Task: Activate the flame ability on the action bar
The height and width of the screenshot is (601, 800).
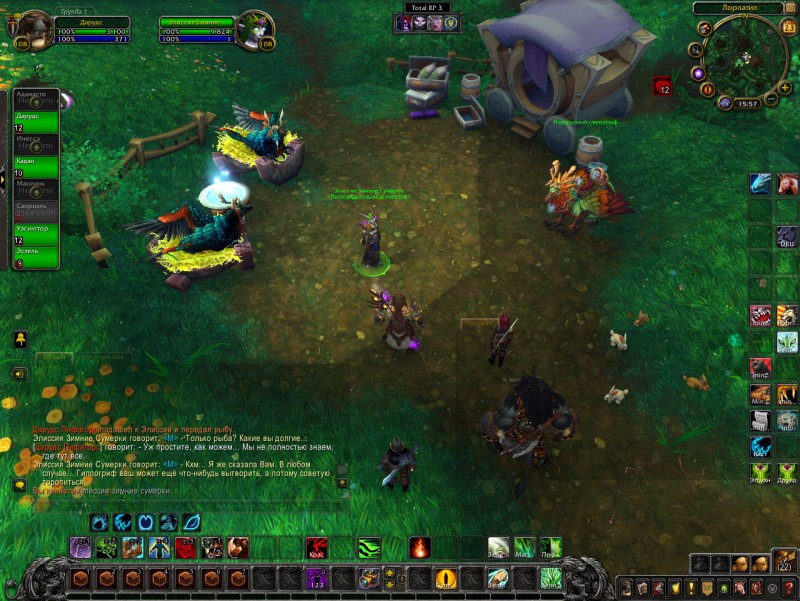Action: click(x=420, y=548)
